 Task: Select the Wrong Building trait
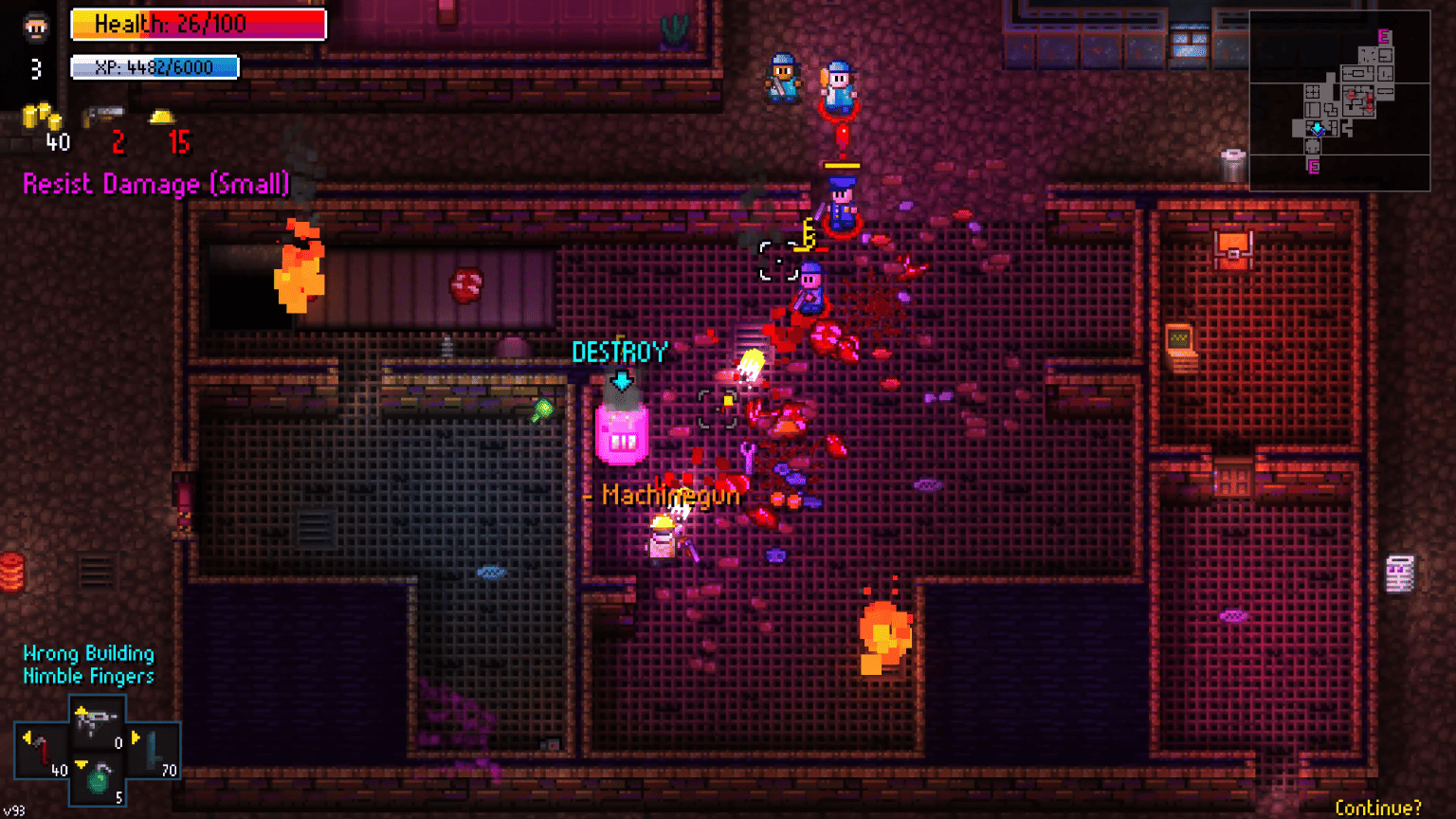86,653
